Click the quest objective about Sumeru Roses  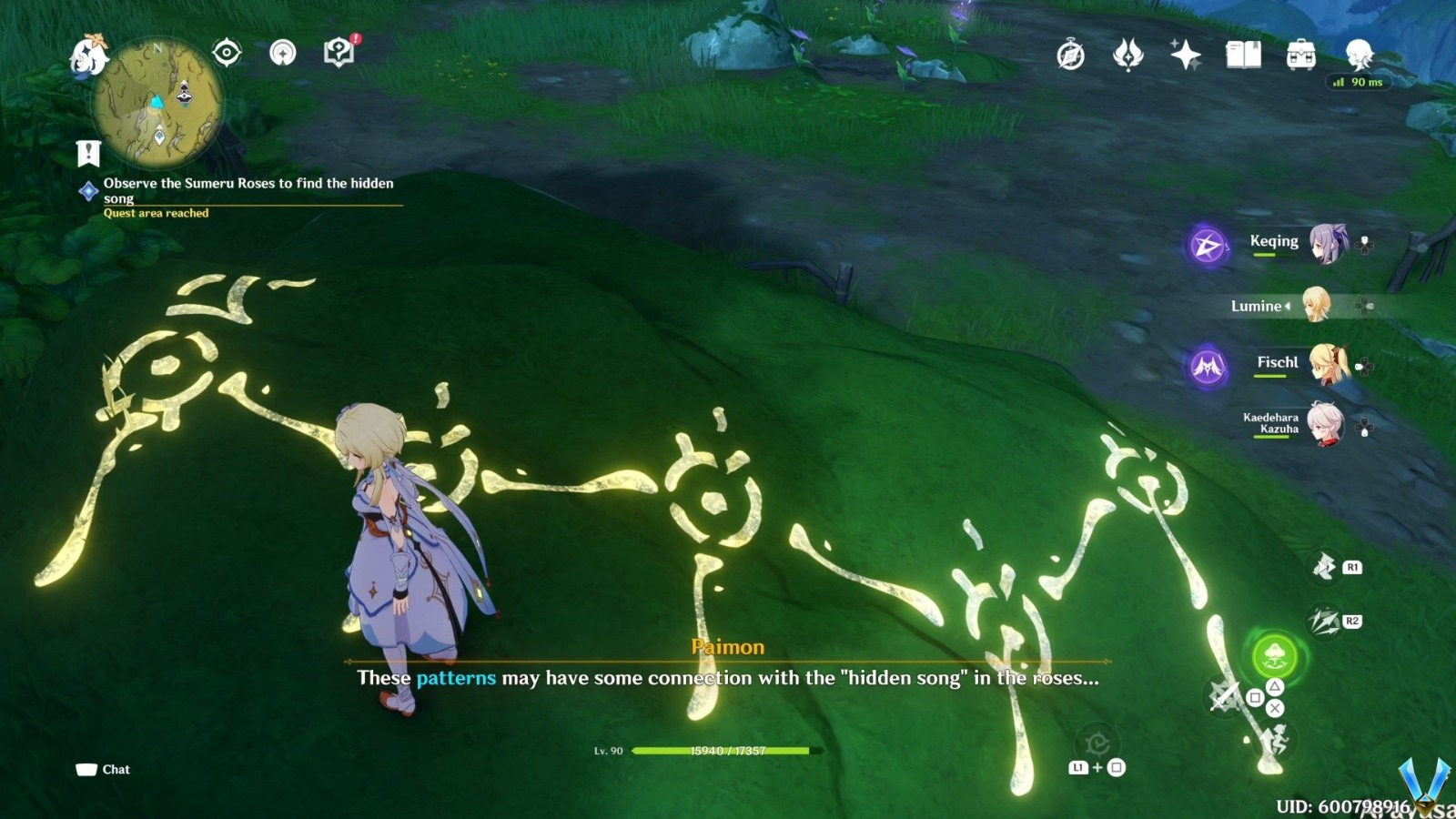248,190
